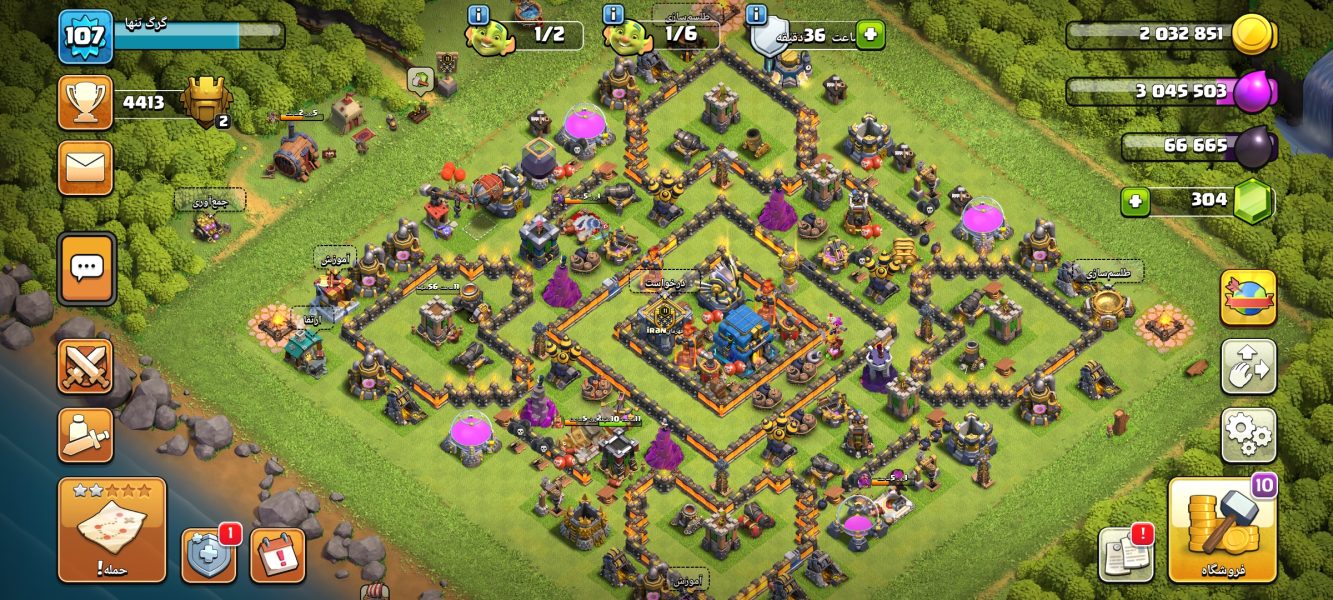Open the clan chat panel
This screenshot has height=600, width=1333.
(87, 268)
